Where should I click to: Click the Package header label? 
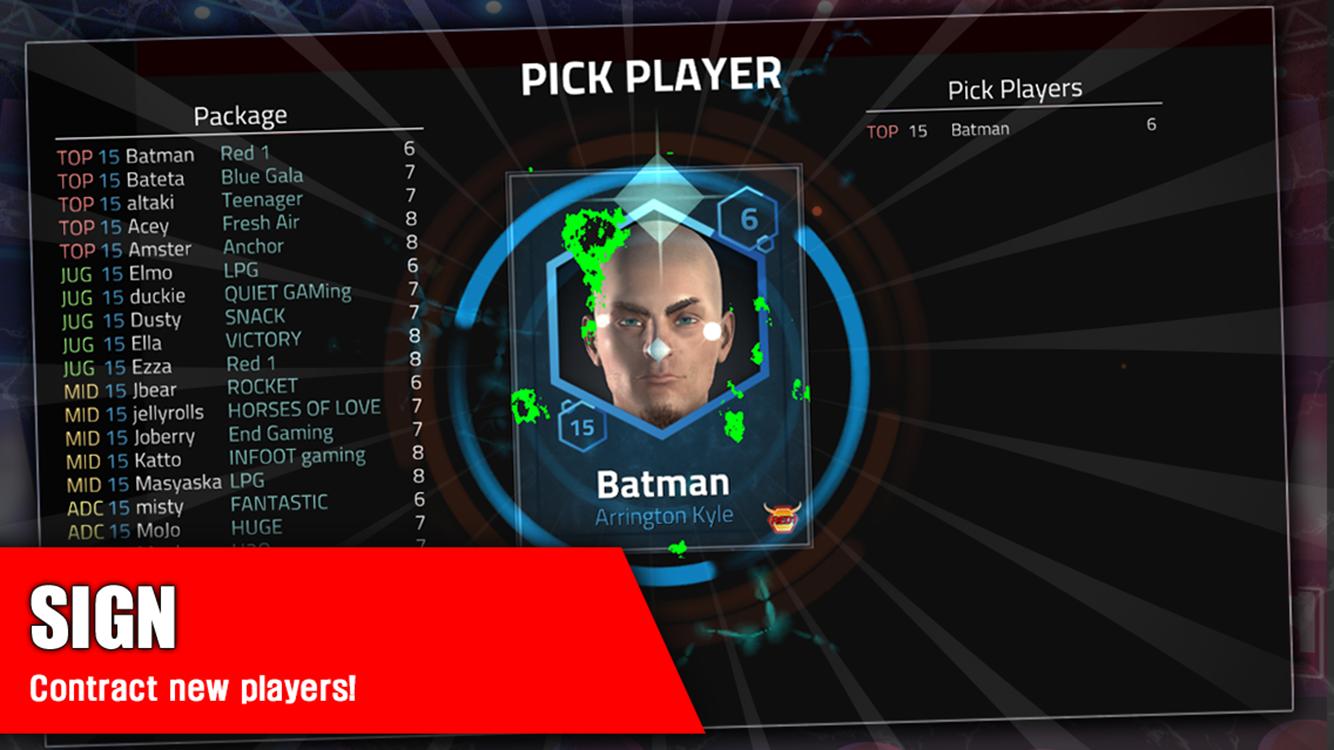point(240,114)
